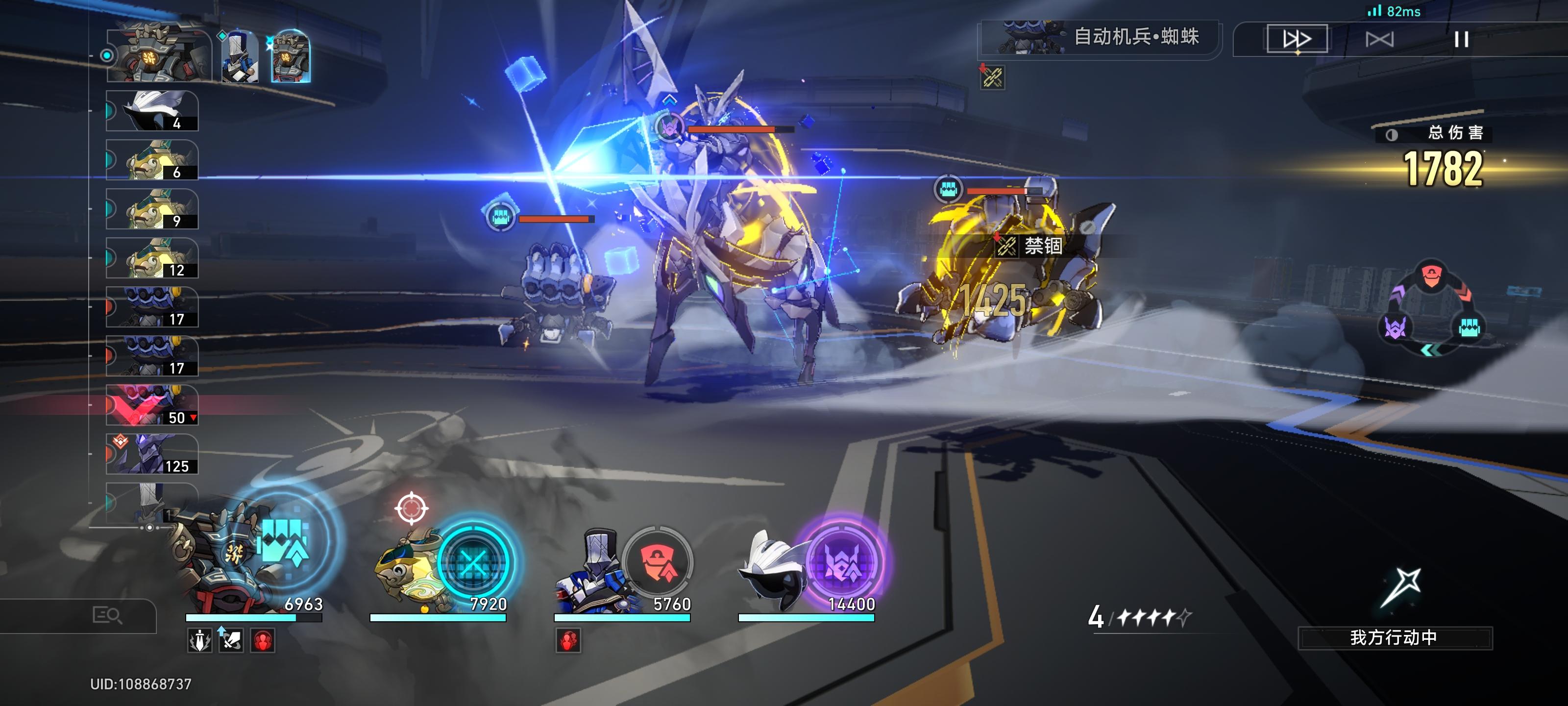
Task: Open the battle details magnifier panel
Action: (x=107, y=615)
